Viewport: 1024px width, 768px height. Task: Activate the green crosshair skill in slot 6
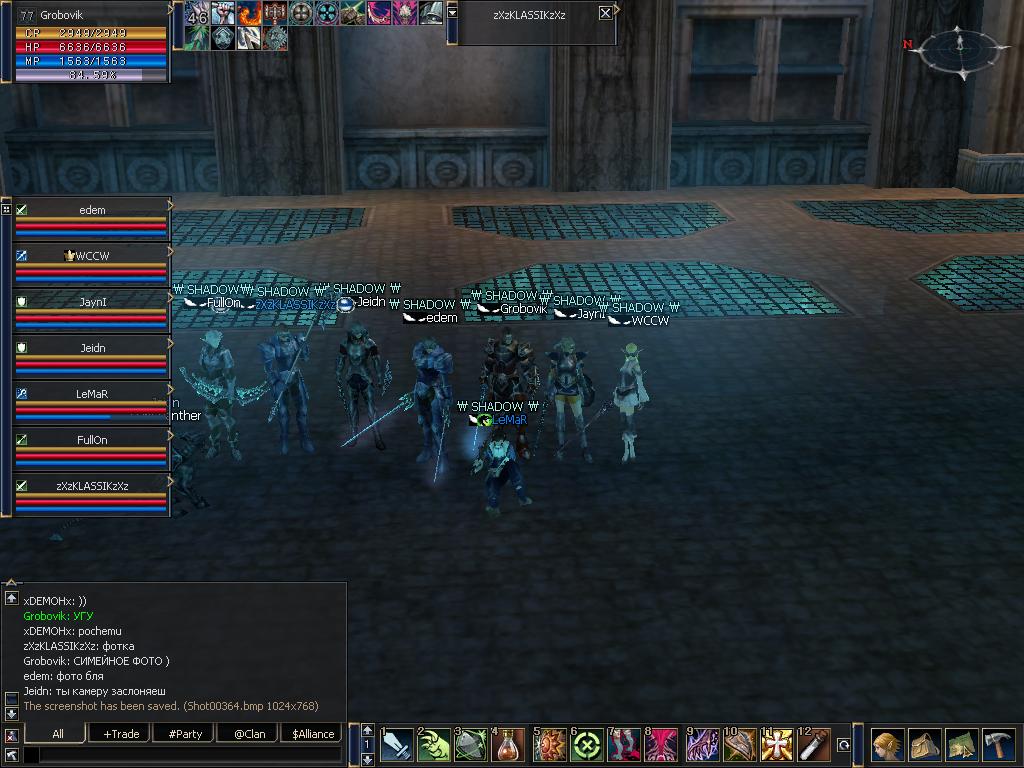(x=587, y=745)
